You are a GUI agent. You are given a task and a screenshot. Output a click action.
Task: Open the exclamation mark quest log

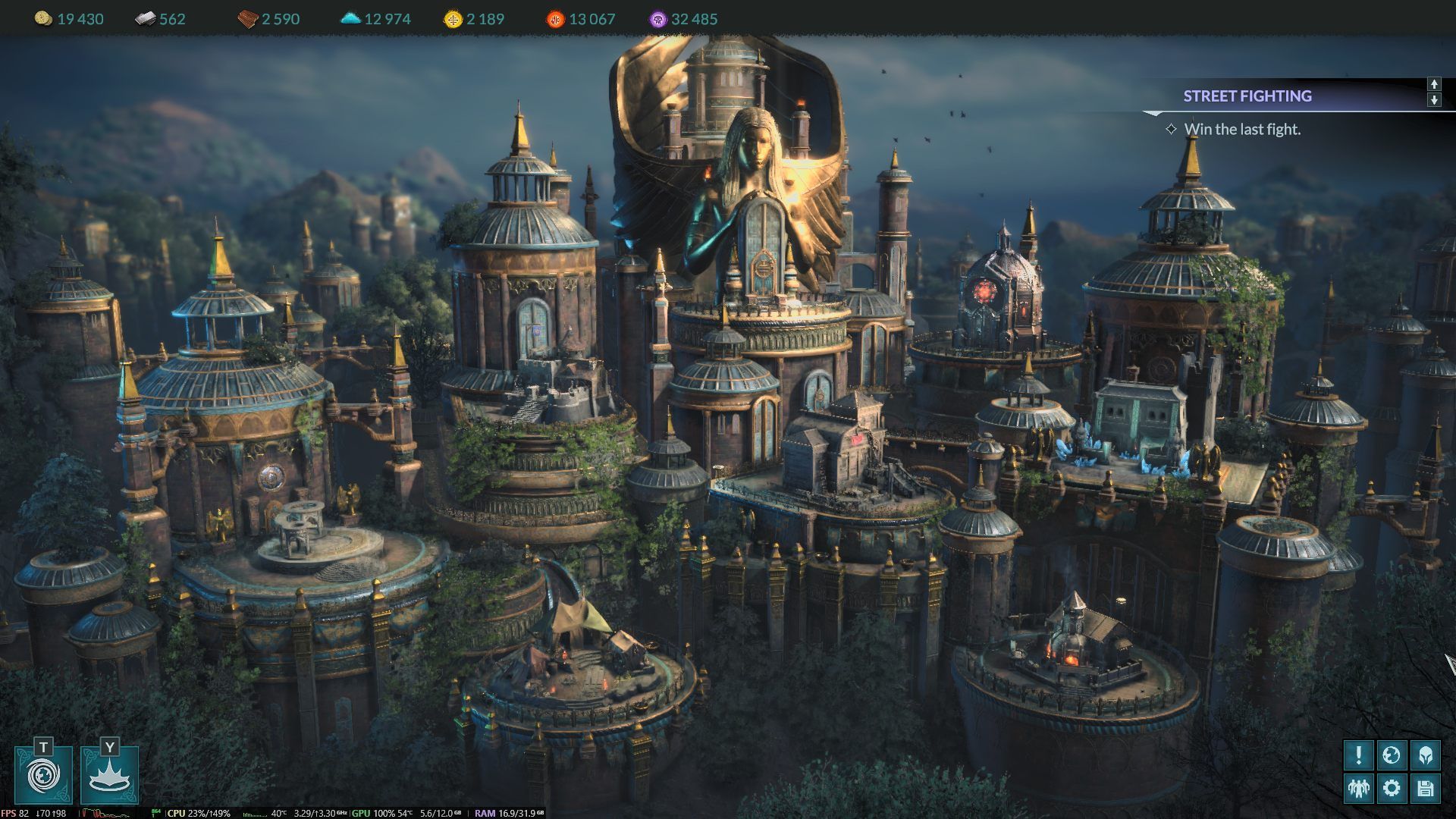click(x=1358, y=755)
